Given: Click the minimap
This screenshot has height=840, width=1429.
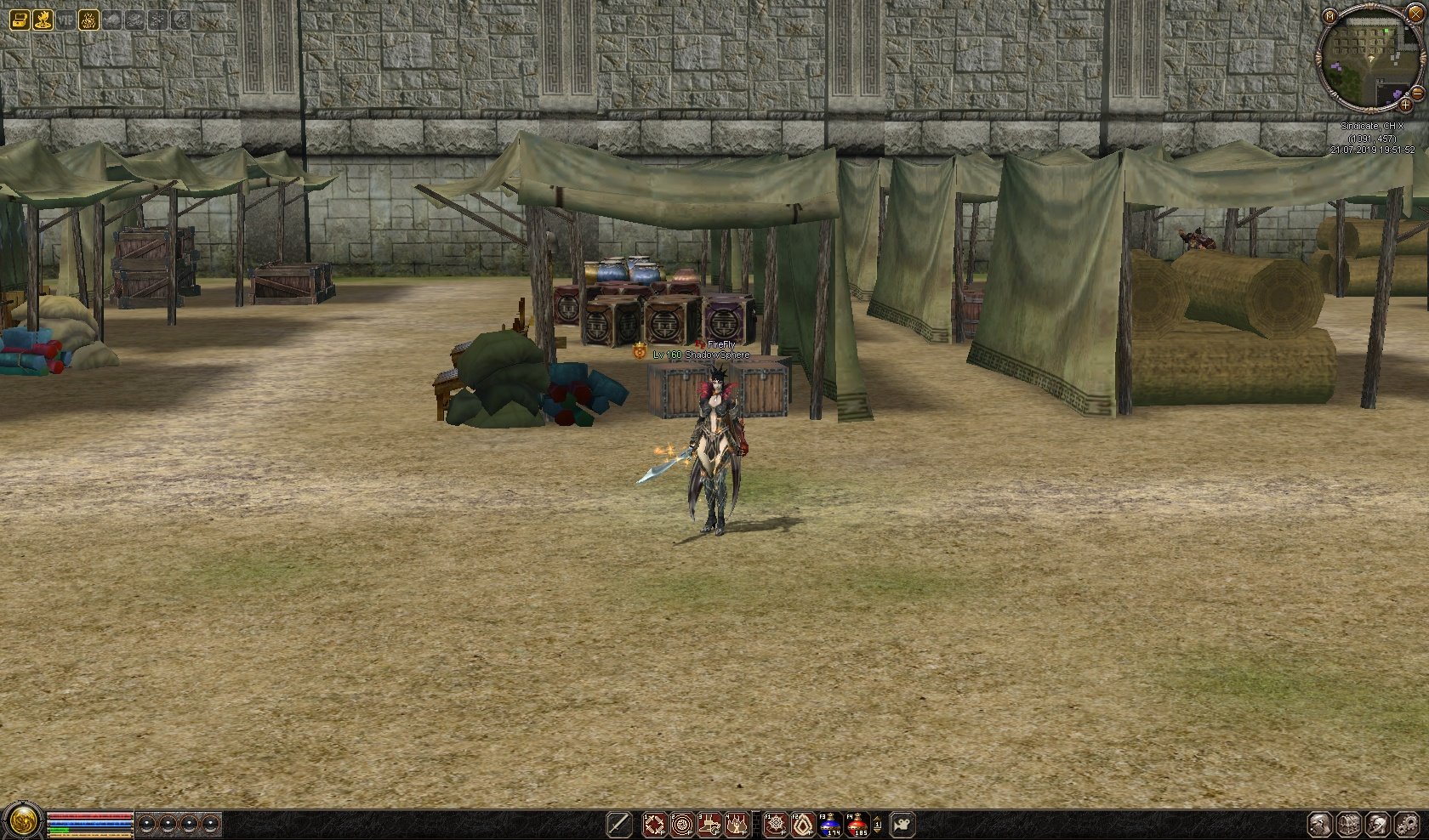Looking at the screenshot, I should [1369, 59].
